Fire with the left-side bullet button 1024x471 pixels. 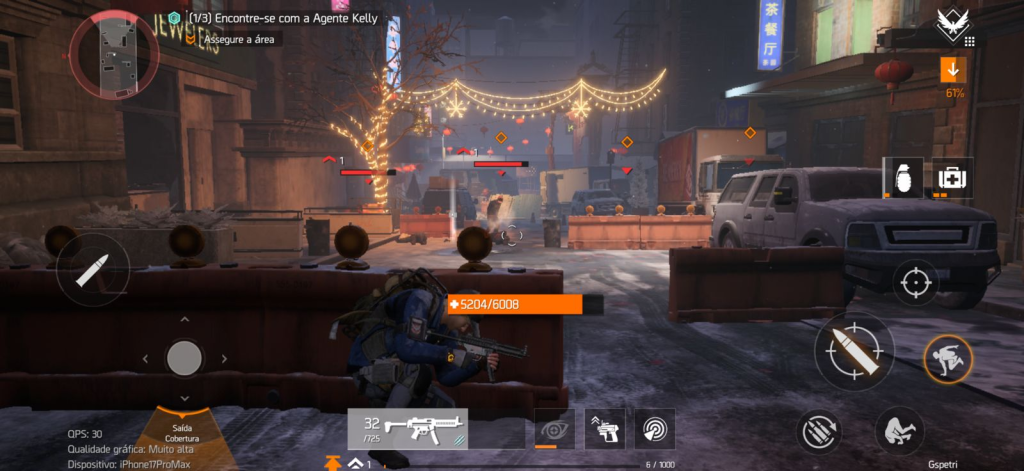pyautogui.click(x=93, y=270)
